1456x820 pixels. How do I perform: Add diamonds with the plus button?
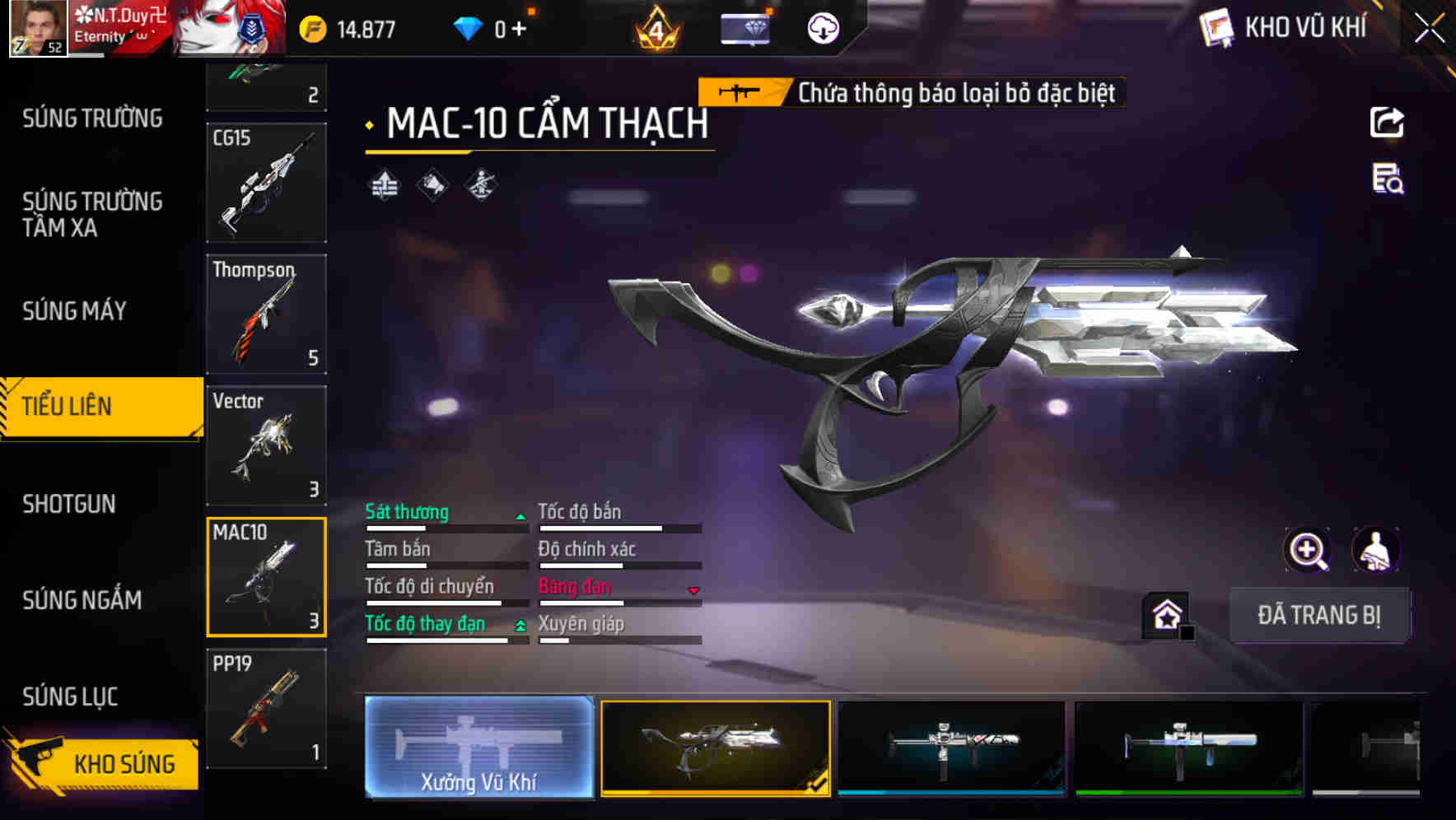(519, 30)
